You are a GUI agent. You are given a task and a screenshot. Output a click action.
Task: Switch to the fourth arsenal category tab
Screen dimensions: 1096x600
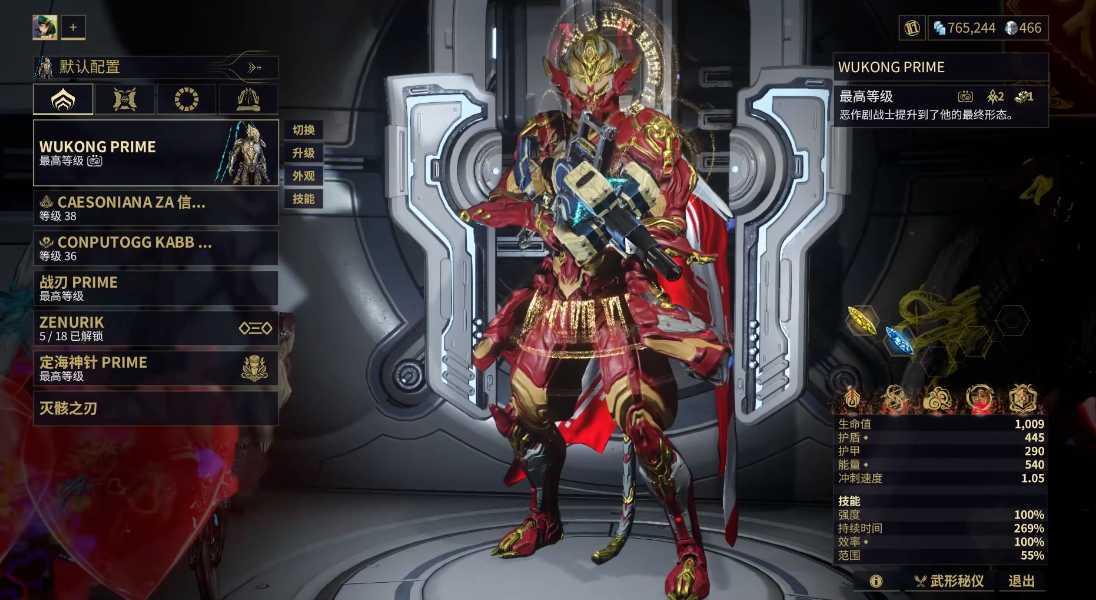pos(248,99)
